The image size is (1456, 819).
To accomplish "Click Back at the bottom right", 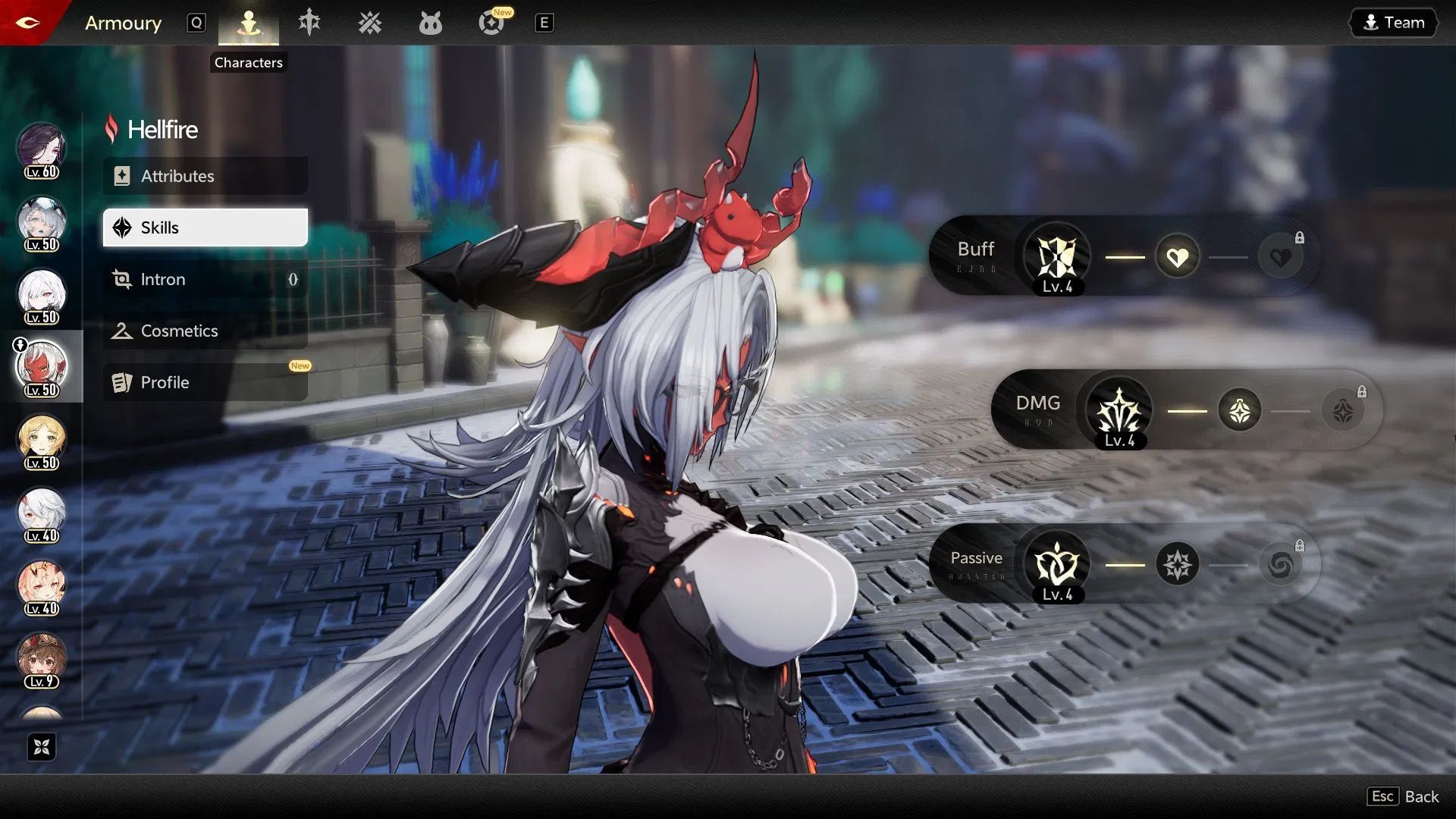I will (1422, 796).
